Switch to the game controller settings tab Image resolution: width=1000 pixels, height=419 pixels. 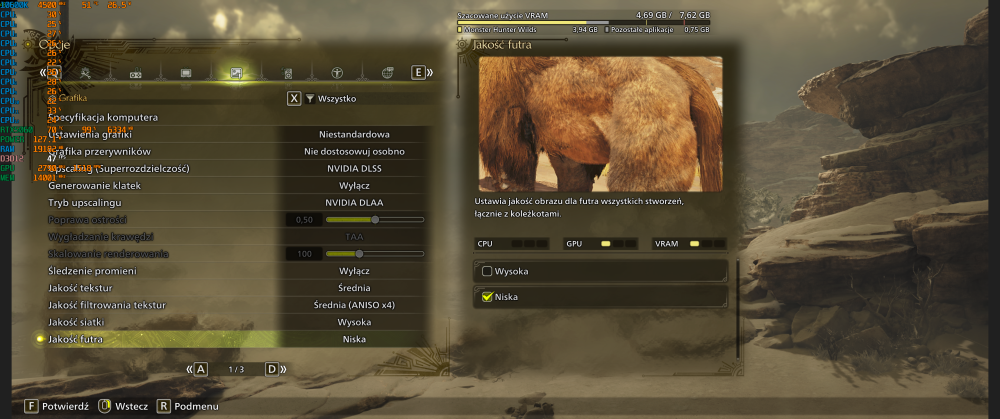(135, 73)
